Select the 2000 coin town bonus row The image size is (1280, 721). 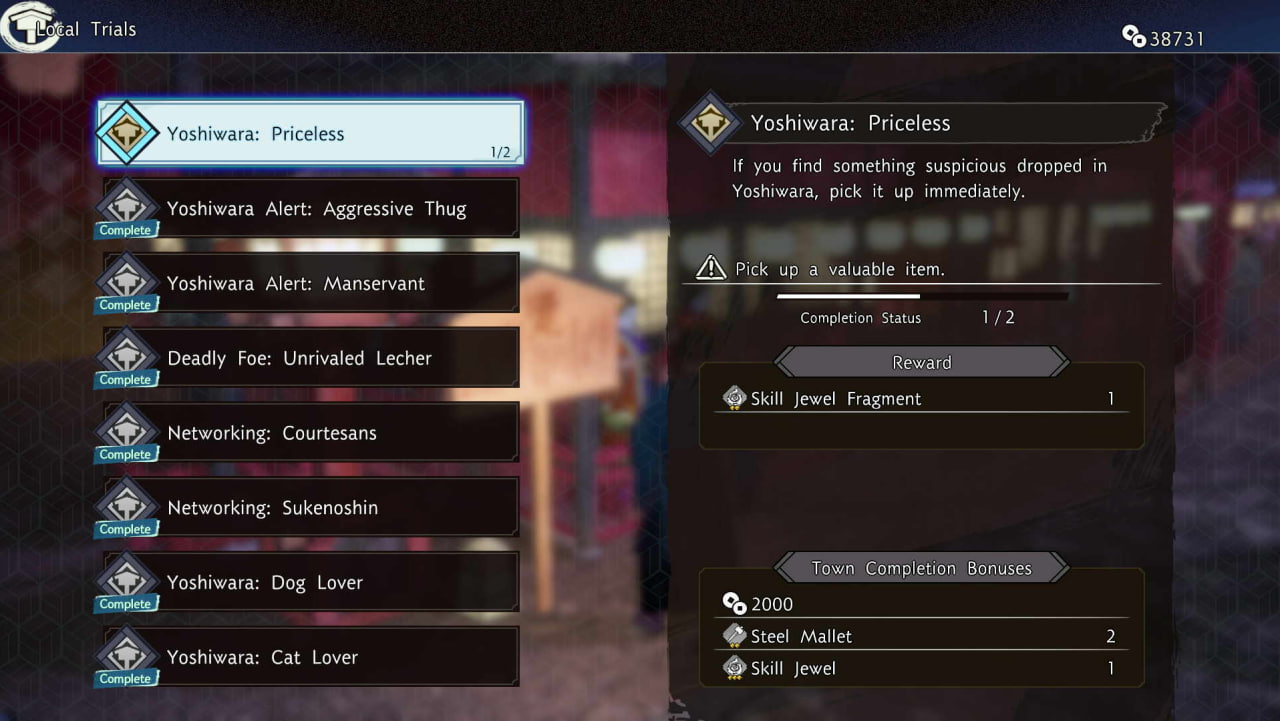pos(921,604)
